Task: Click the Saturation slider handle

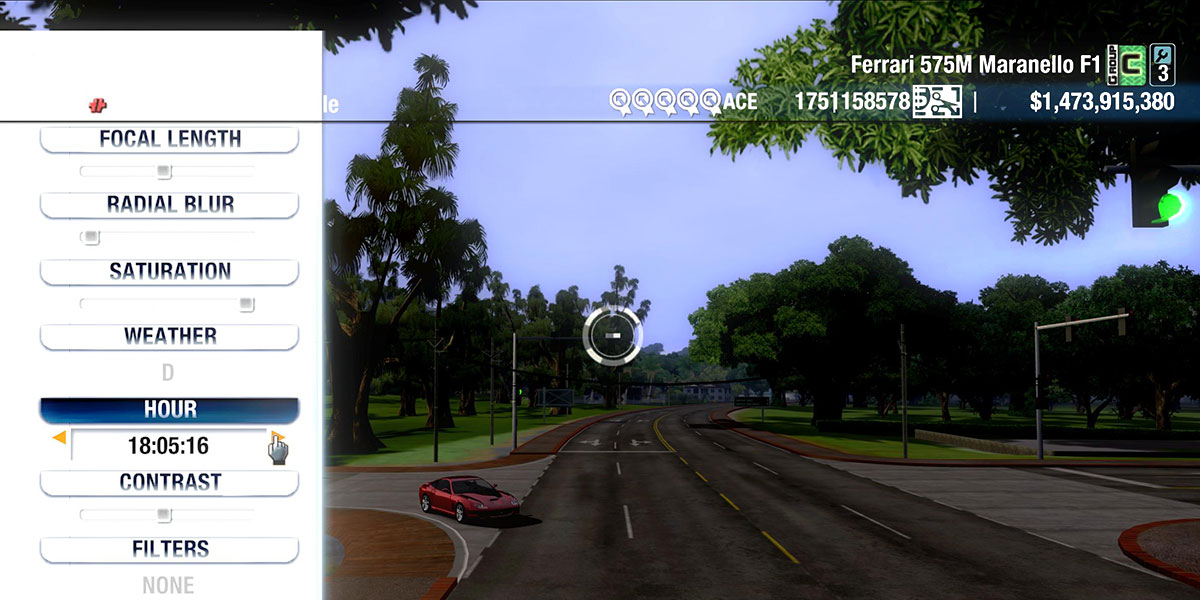Action: click(246, 303)
